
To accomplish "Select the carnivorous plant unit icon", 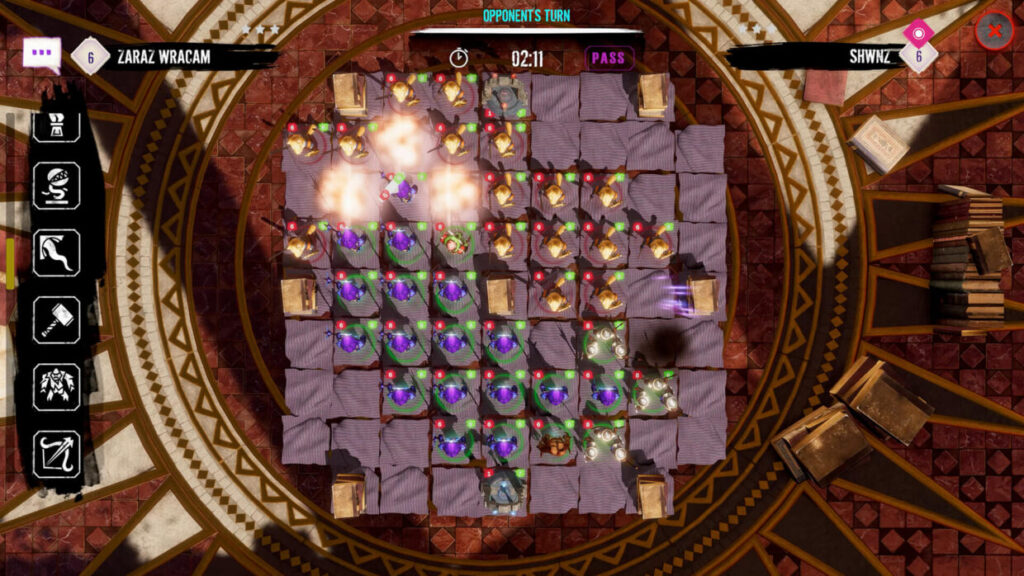I will click(56, 186).
